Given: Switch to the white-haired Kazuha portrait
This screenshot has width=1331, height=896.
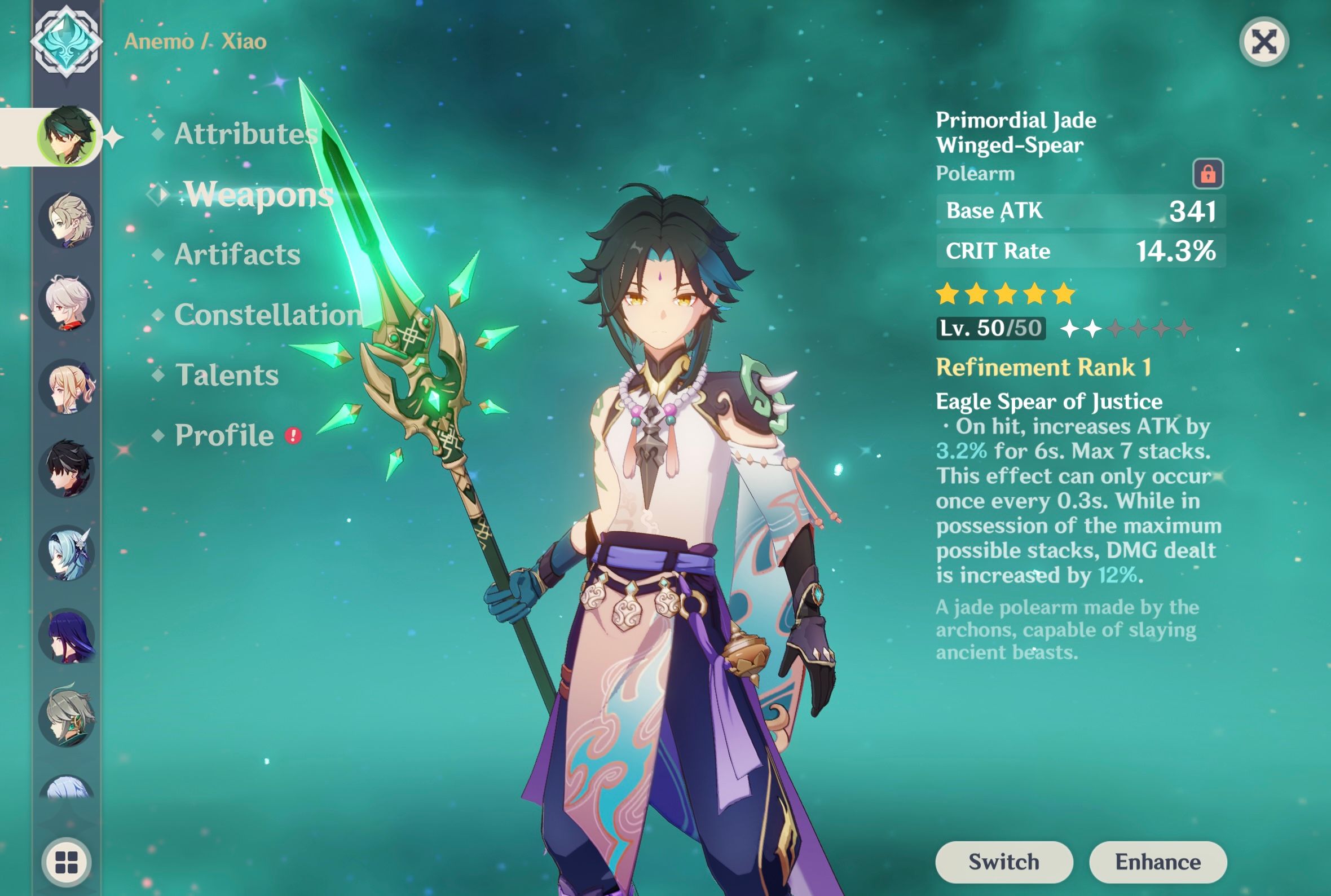Looking at the screenshot, I should point(67,303).
